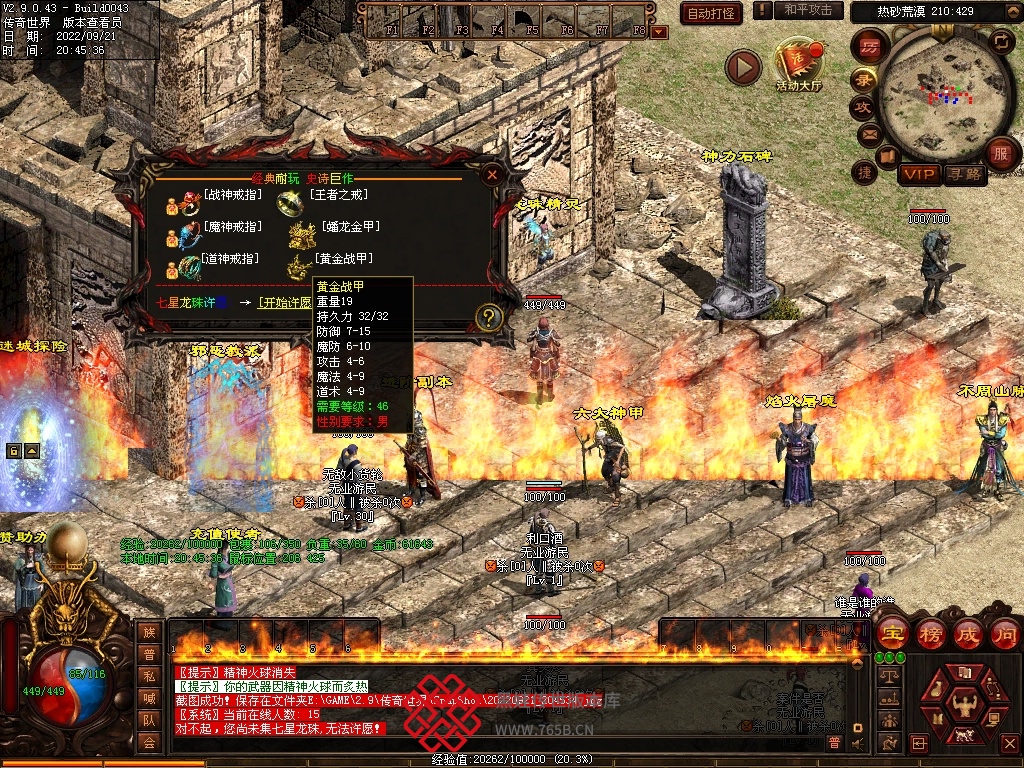Select the 战神戒指 ring item
The image size is (1024, 768).
(231, 195)
